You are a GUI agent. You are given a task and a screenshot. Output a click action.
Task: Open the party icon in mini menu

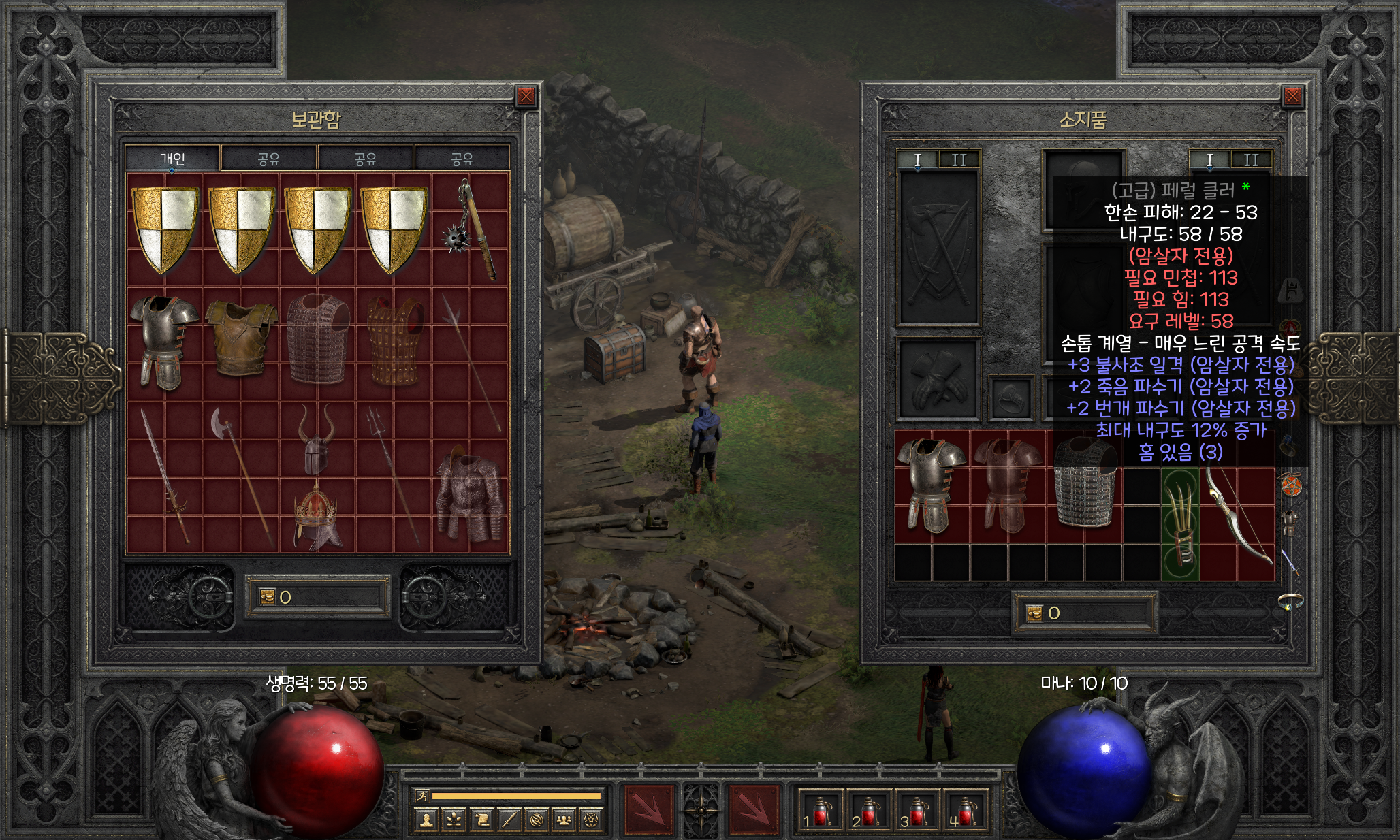[563, 820]
